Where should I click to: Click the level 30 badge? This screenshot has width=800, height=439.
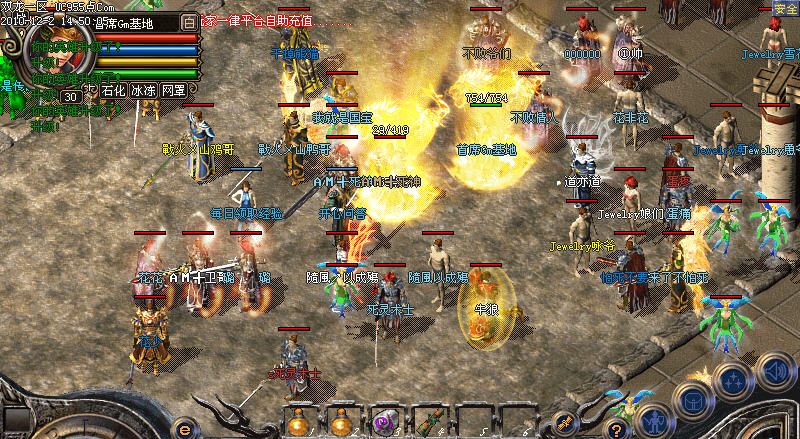click(x=71, y=96)
